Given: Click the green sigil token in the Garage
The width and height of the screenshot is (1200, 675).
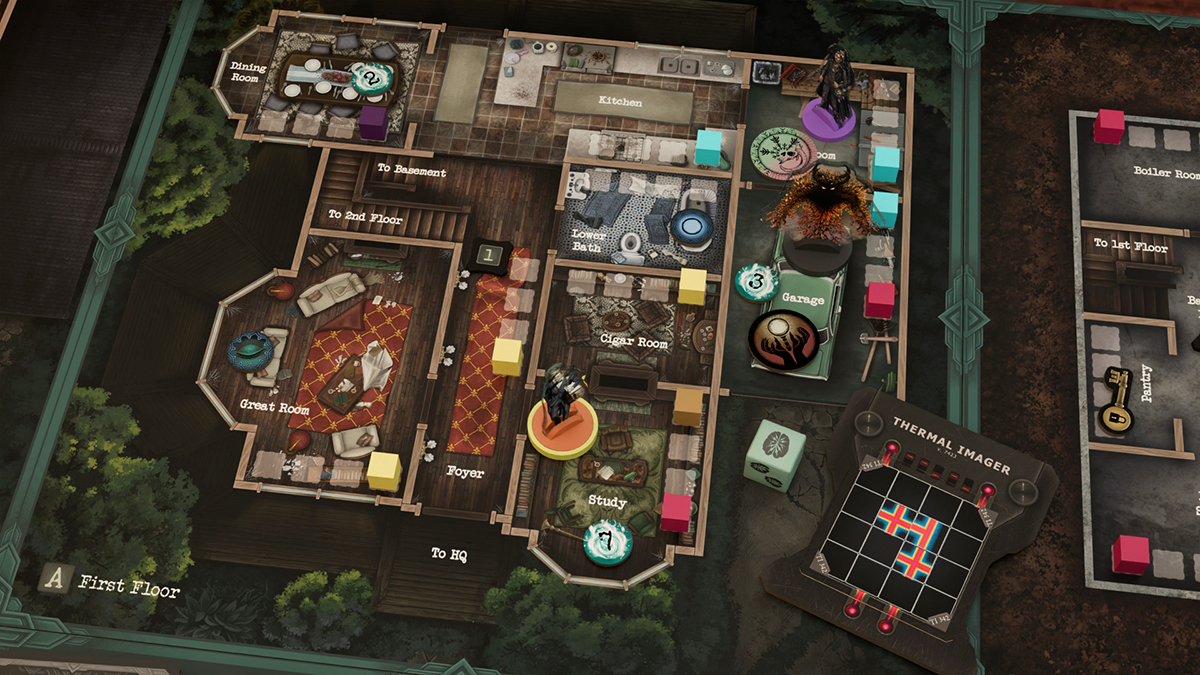Looking at the screenshot, I should [781, 152].
